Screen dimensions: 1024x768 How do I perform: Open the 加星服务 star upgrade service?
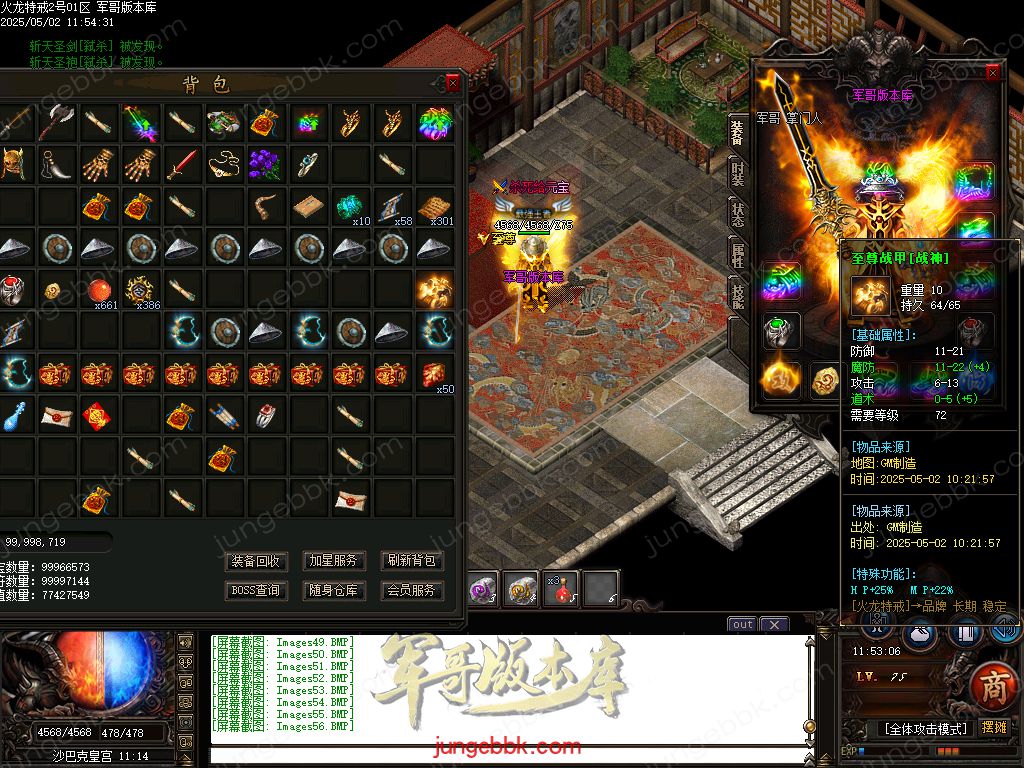pyautogui.click(x=333, y=561)
